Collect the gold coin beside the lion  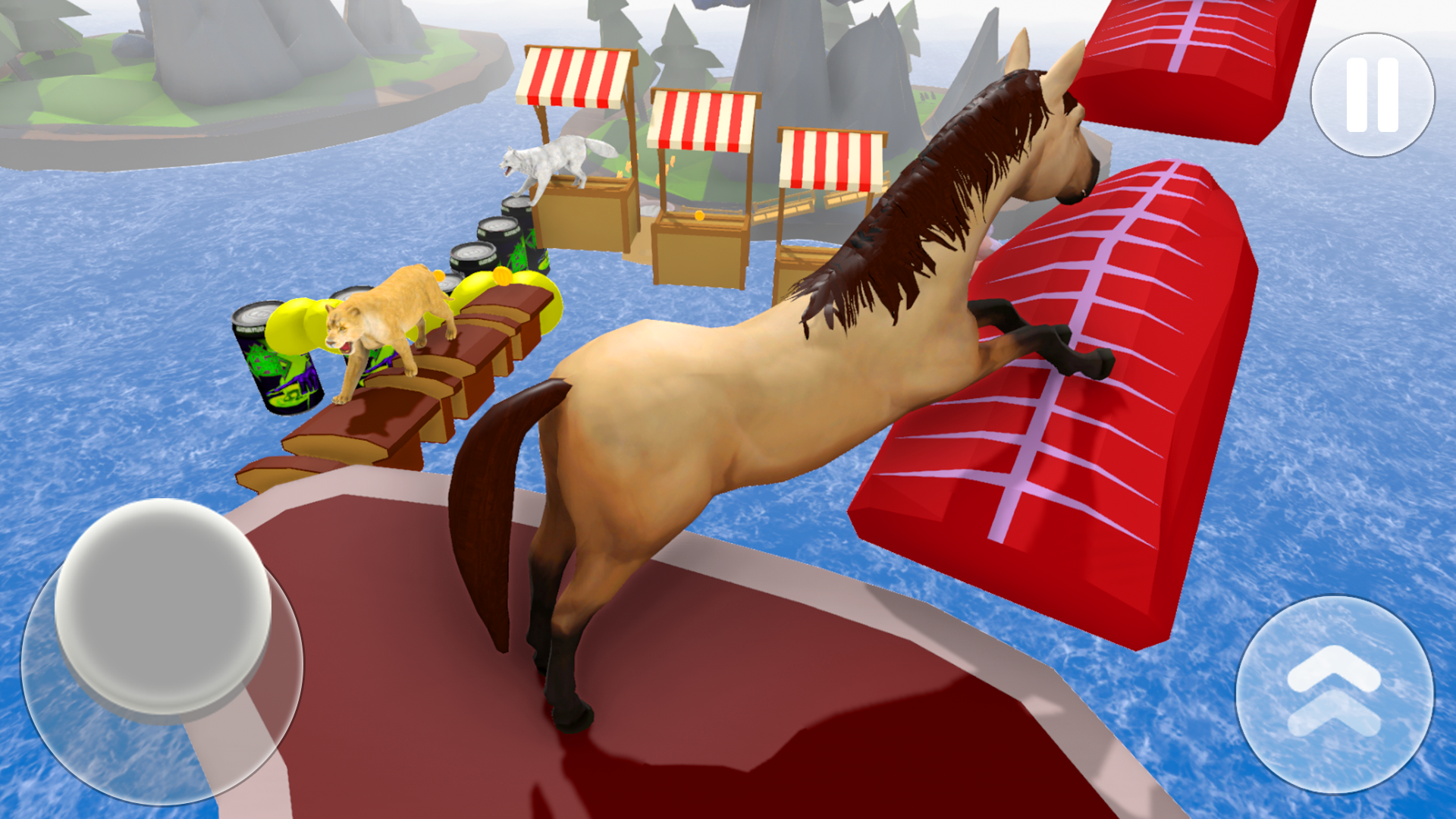[x=500, y=277]
